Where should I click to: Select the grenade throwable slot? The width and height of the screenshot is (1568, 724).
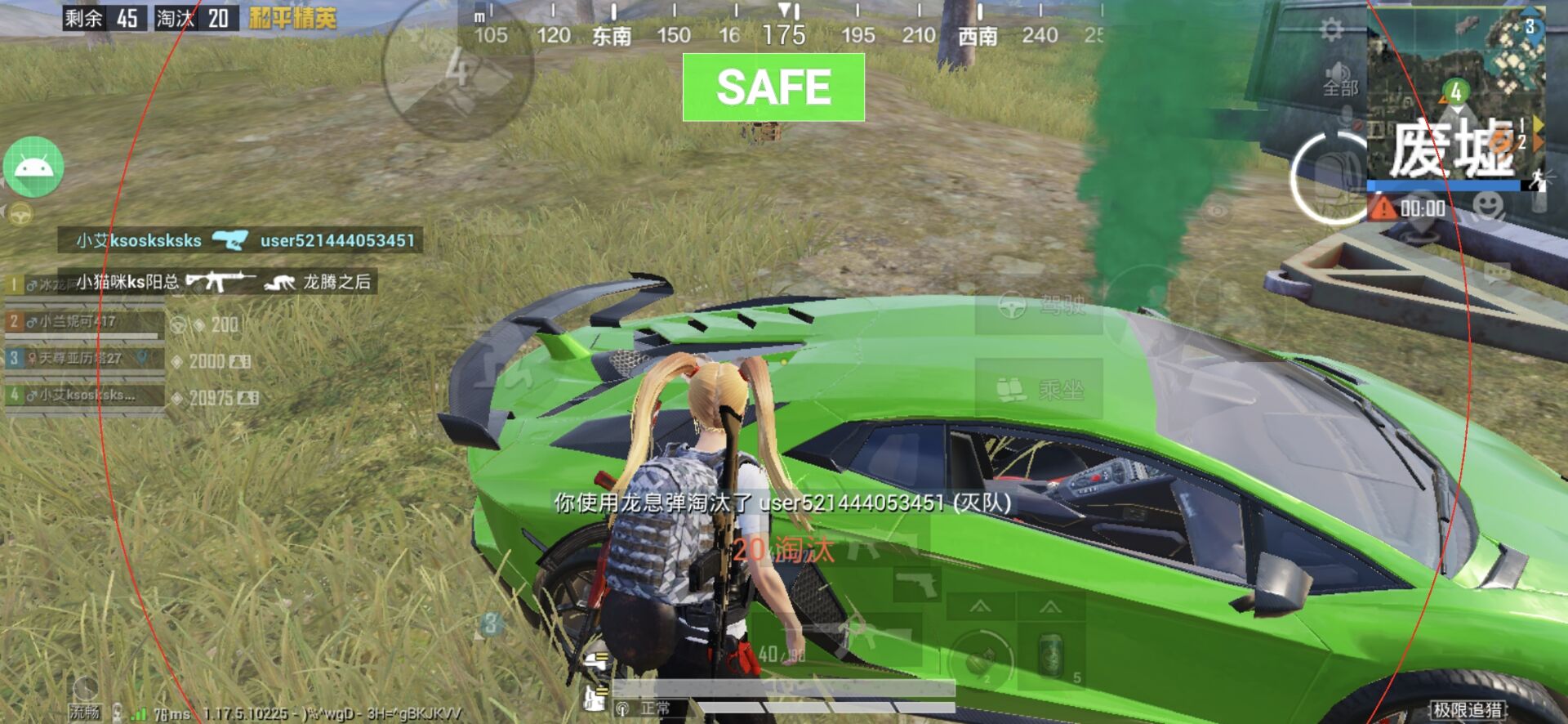click(x=981, y=659)
